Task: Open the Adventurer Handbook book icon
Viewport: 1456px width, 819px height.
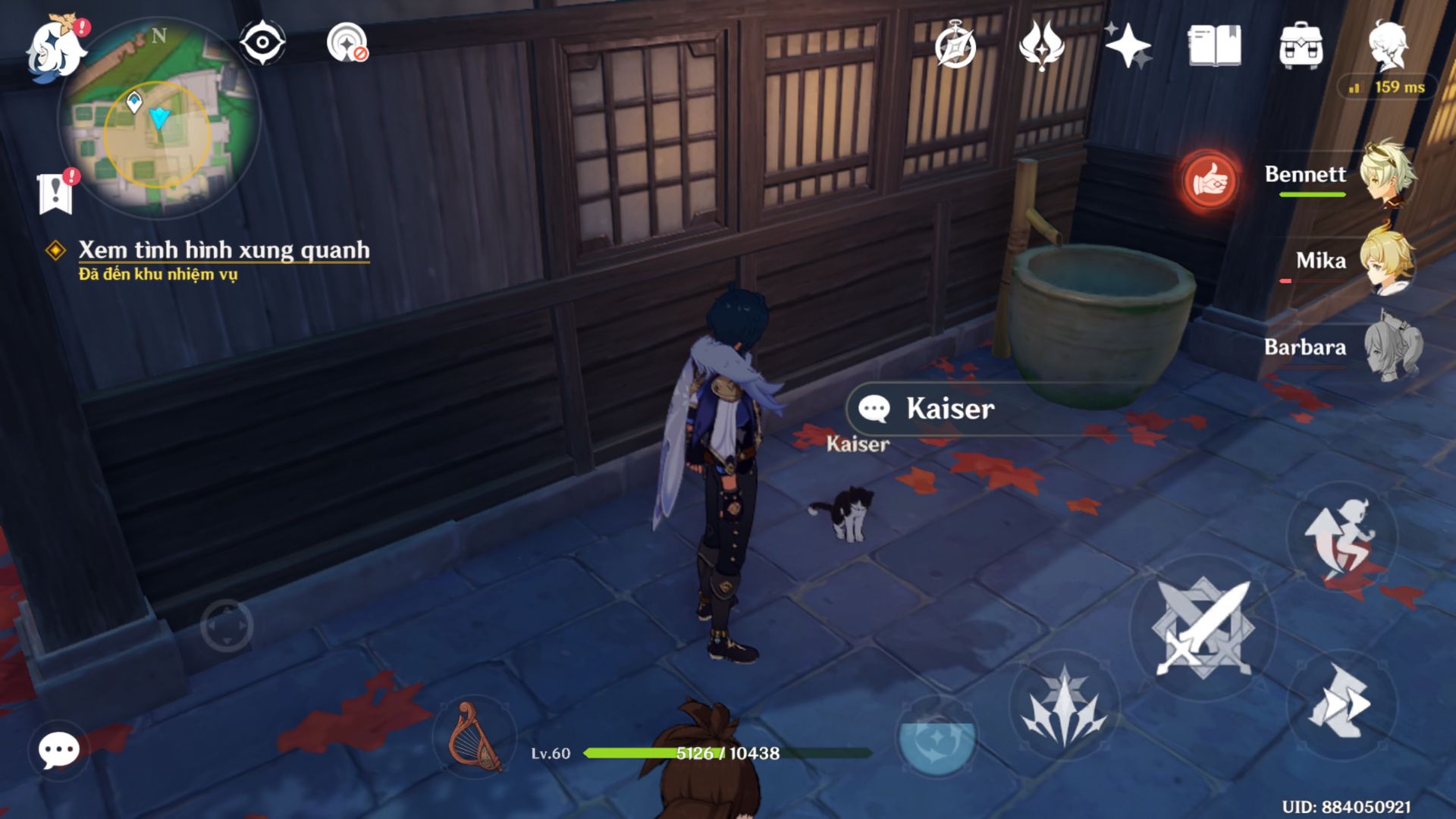Action: [1214, 45]
